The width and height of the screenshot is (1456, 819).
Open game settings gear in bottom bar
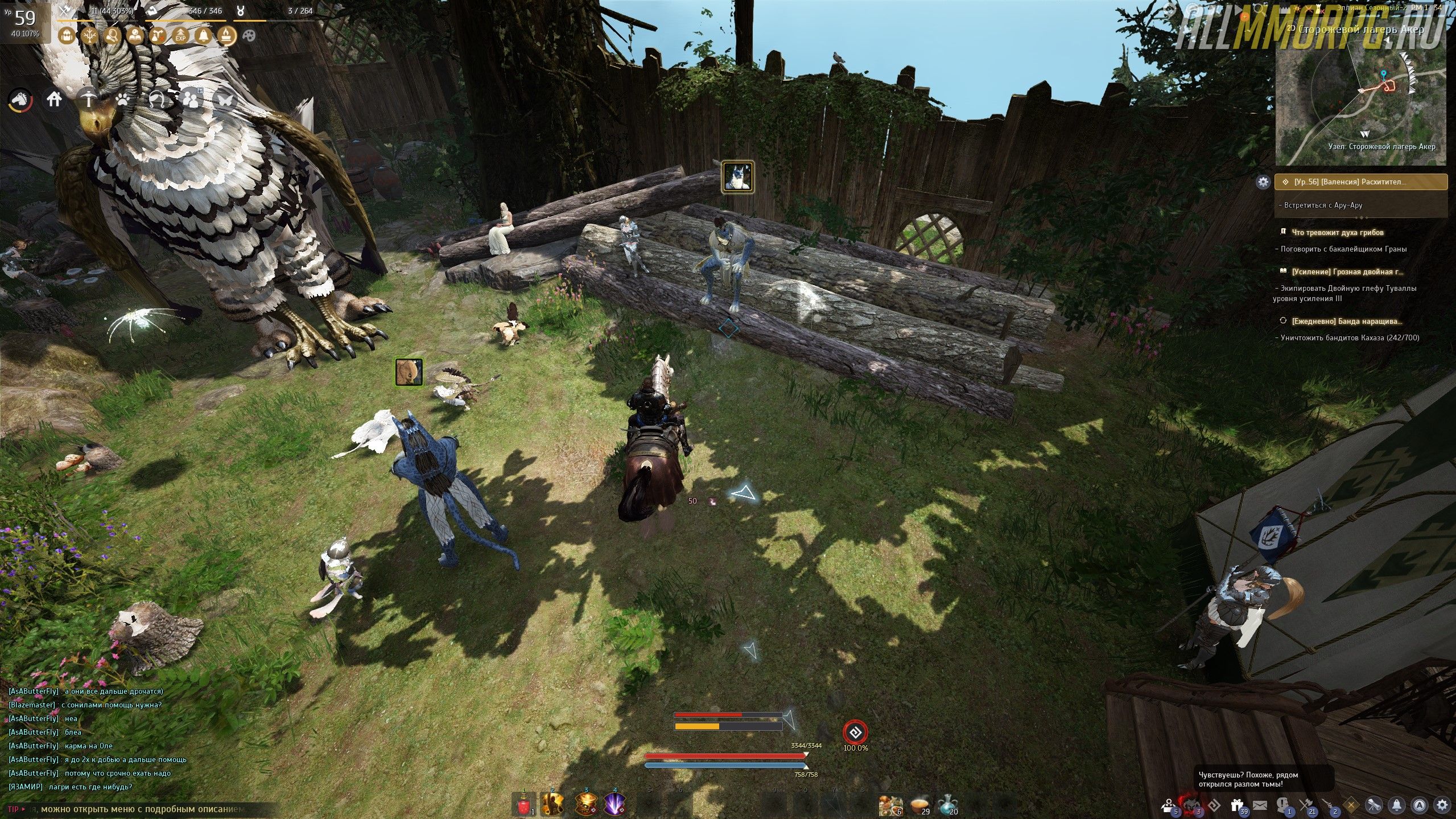1442,805
